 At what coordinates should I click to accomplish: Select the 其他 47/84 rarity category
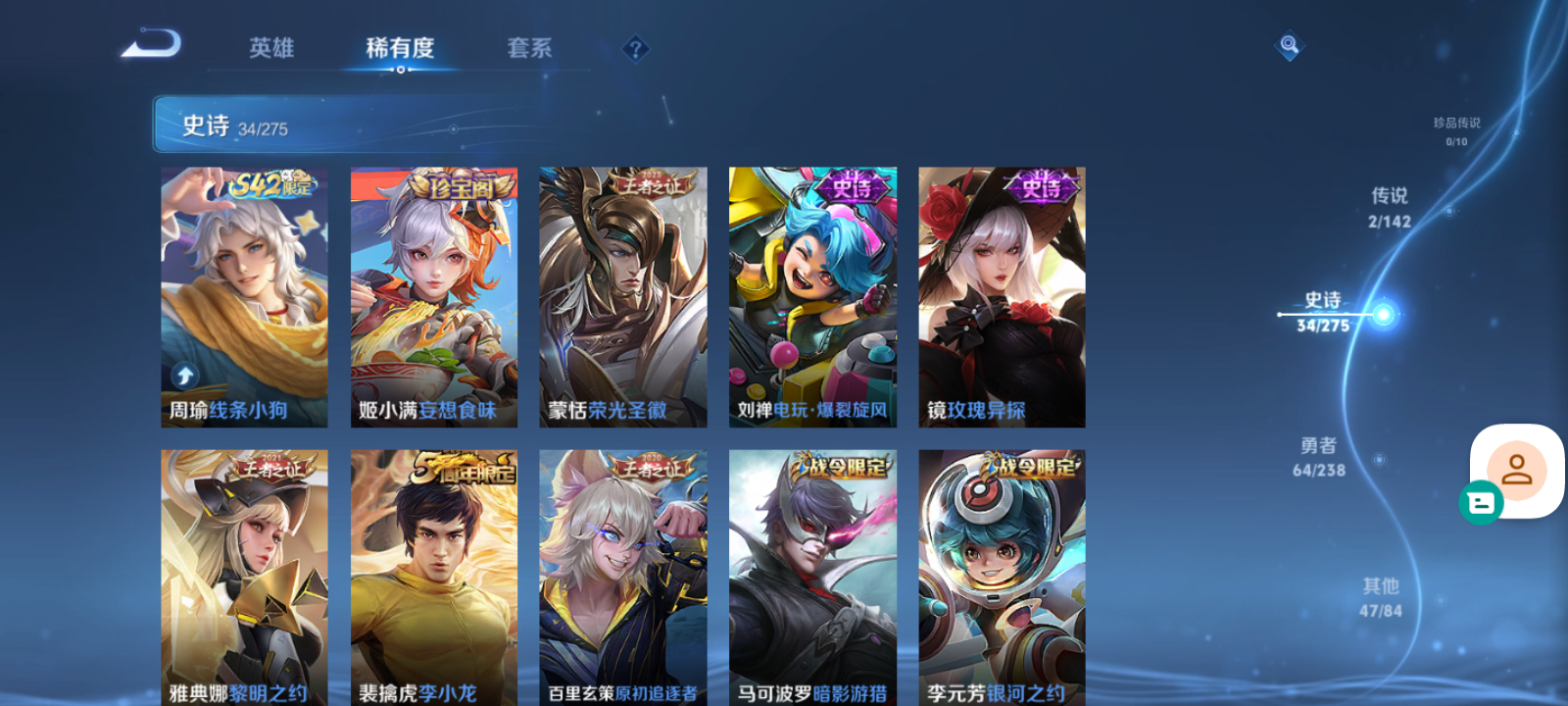[x=1380, y=596]
